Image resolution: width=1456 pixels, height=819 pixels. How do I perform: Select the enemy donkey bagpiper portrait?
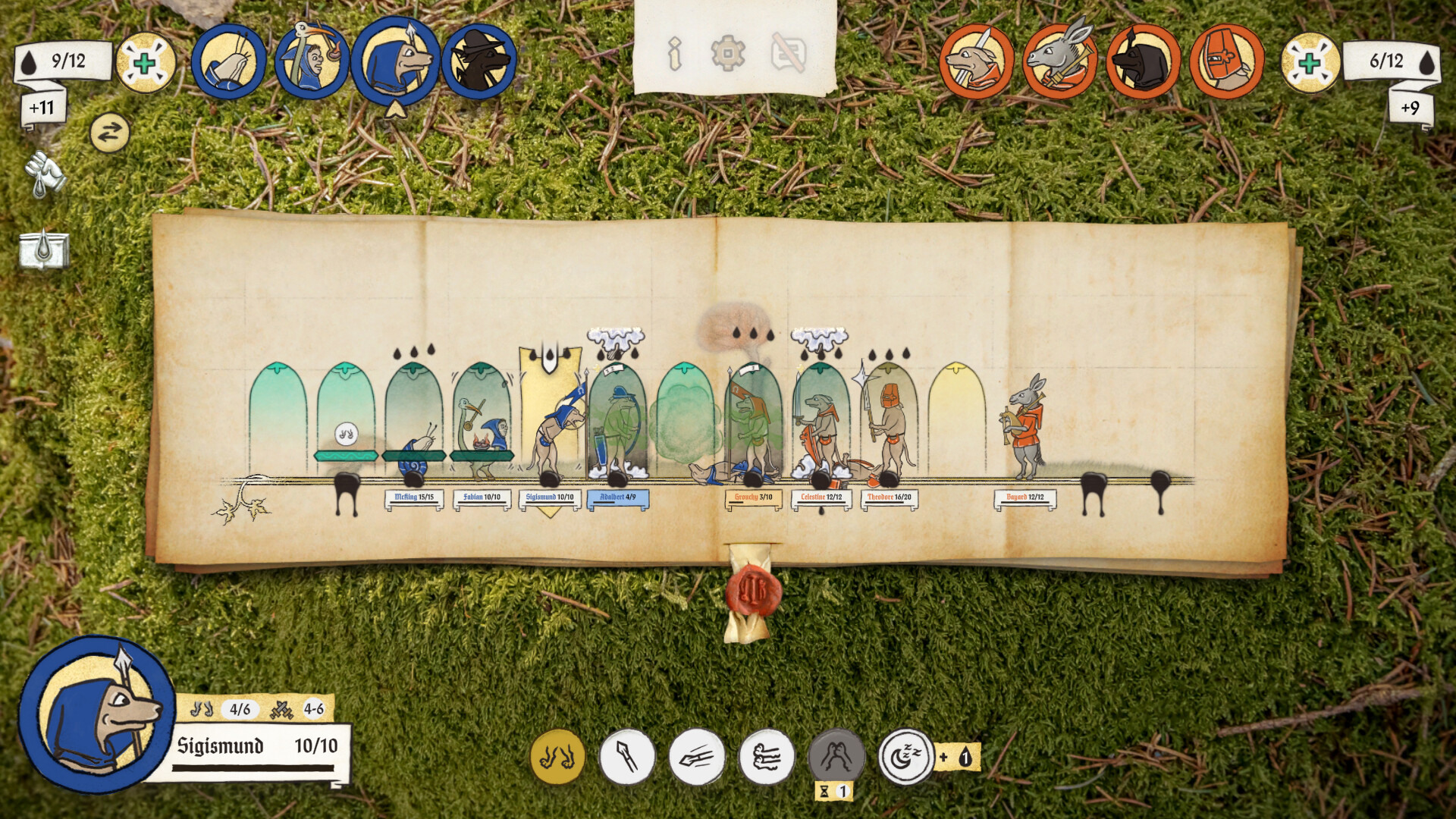click(x=1060, y=61)
